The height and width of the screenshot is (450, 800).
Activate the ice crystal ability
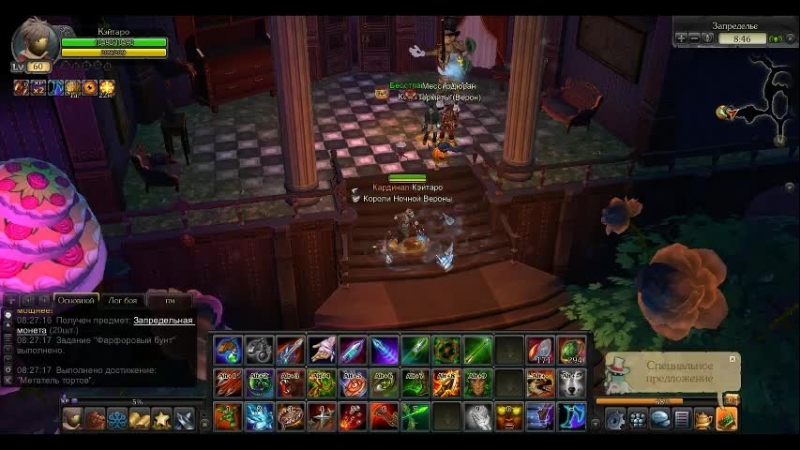(x=259, y=416)
